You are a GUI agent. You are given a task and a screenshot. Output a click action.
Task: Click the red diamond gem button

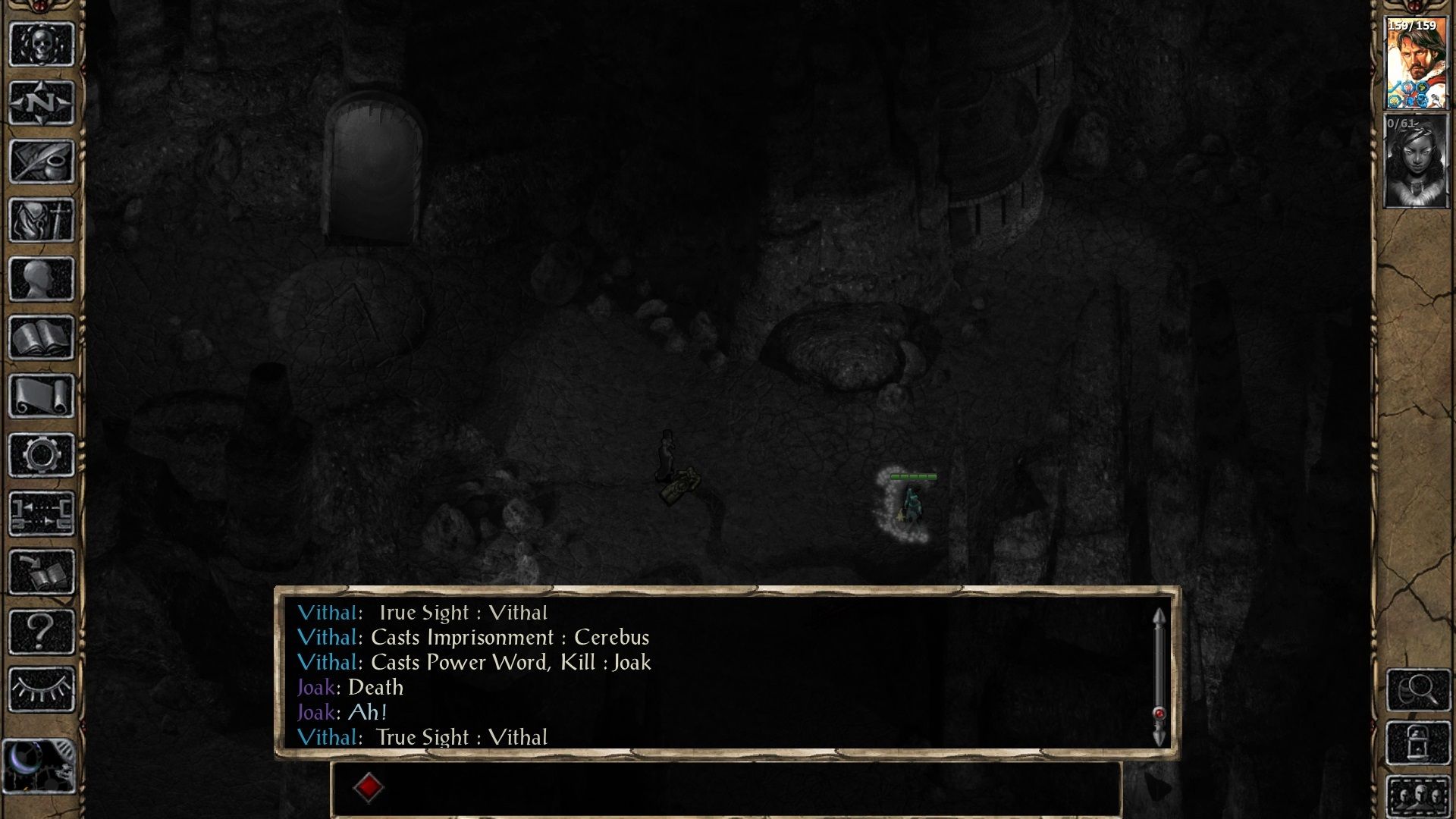(369, 787)
